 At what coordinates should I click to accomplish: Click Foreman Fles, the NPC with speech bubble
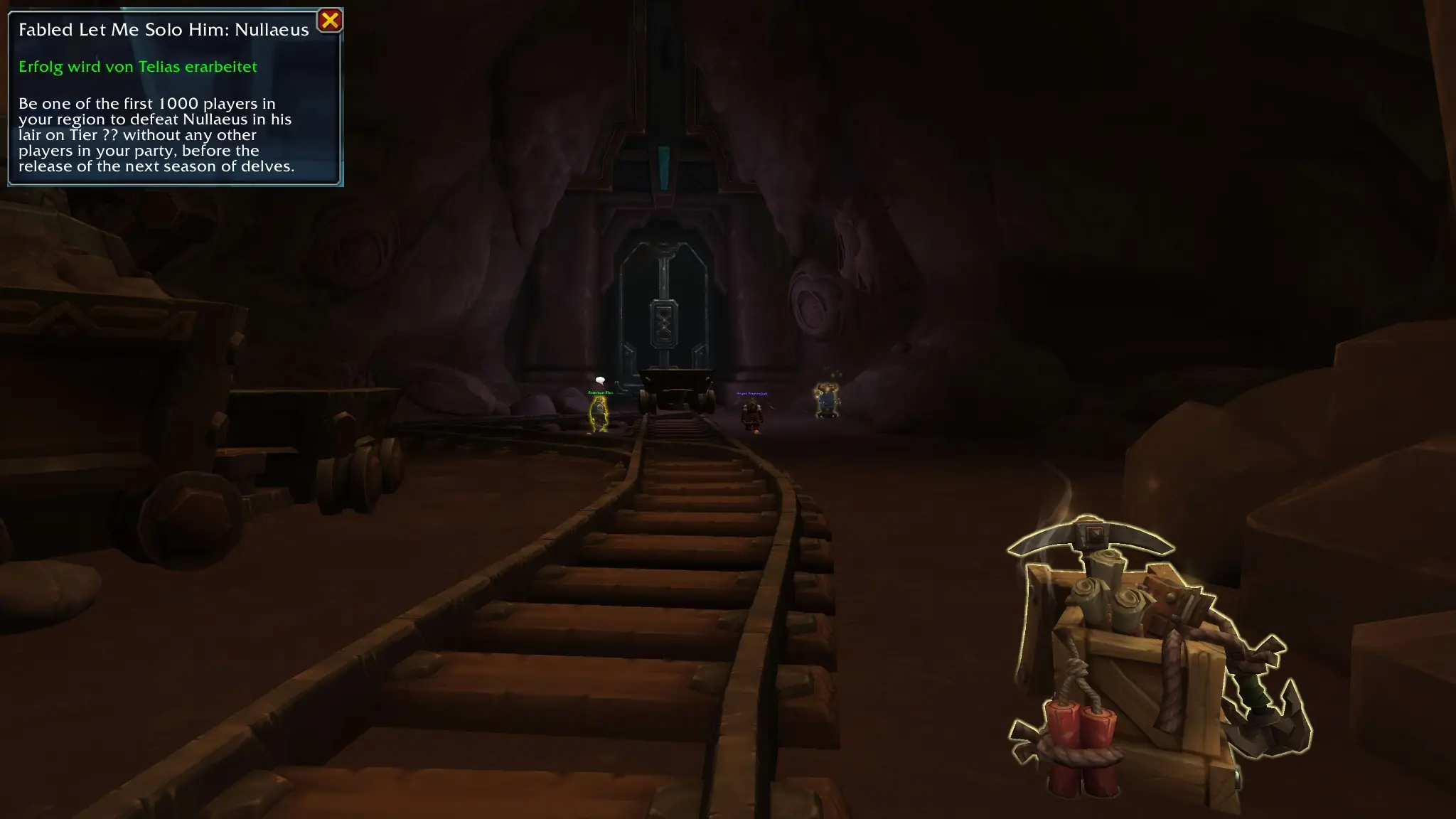pos(599,412)
